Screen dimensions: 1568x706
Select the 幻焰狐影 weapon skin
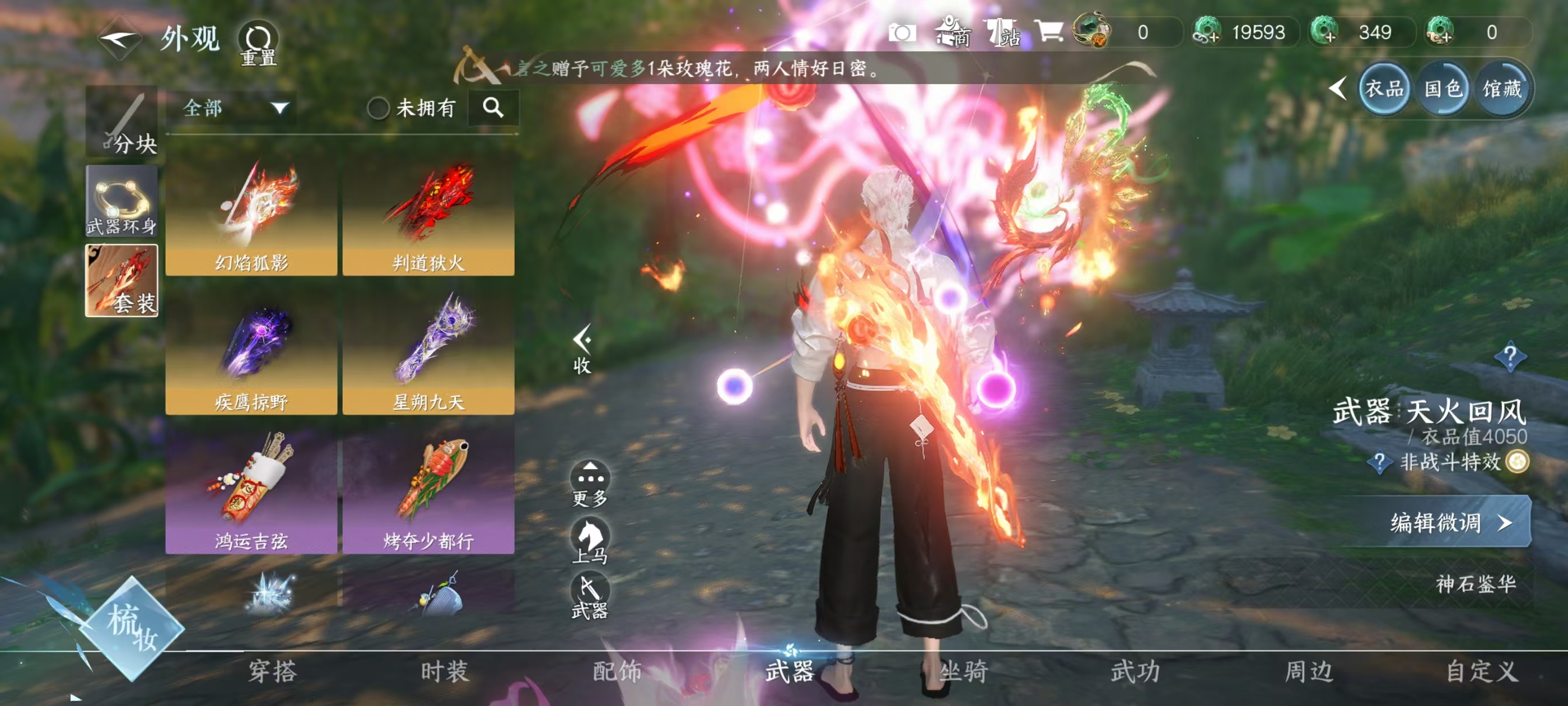[251, 217]
